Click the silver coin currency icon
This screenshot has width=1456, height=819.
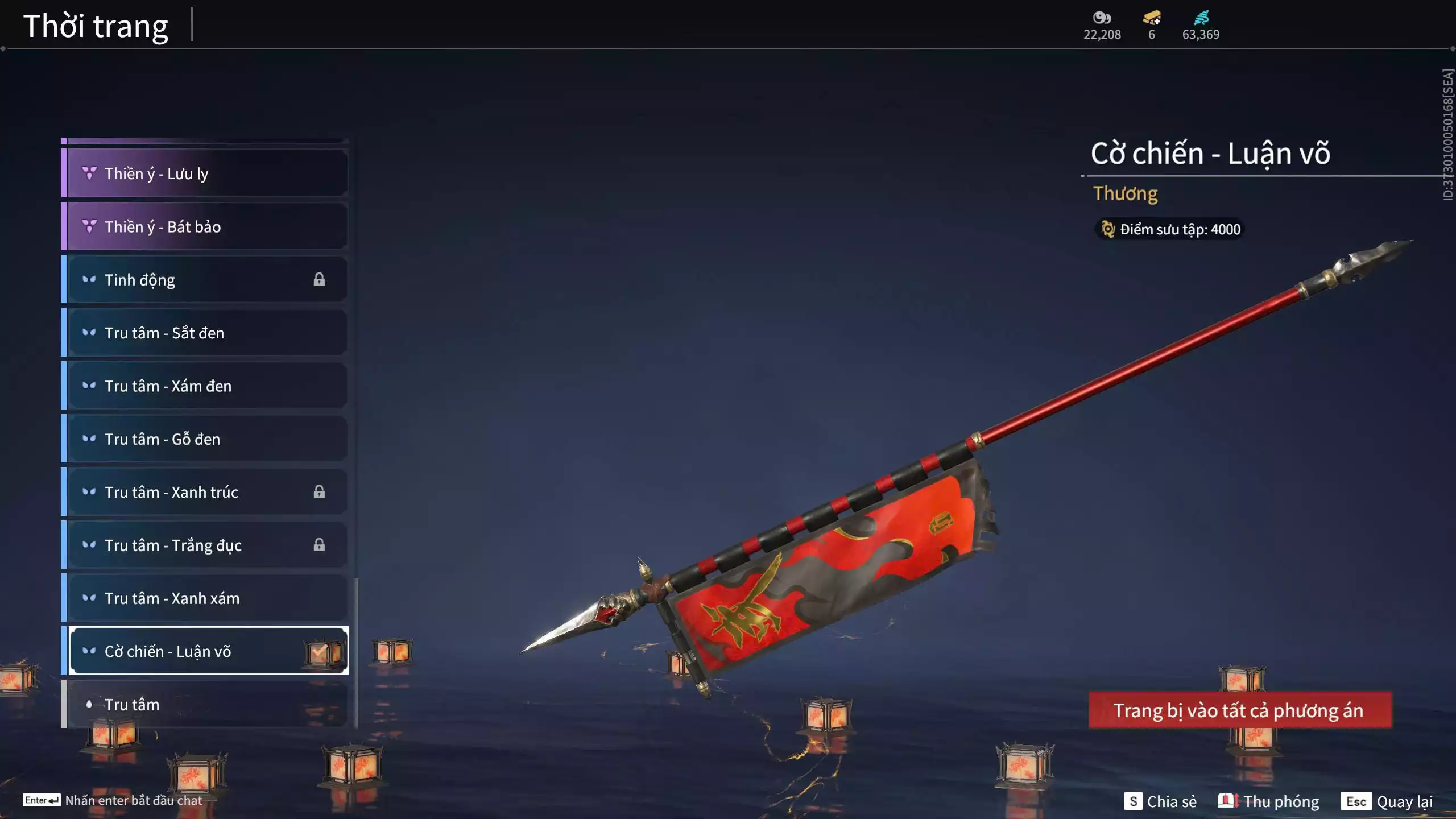pyautogui.click(x=1102, y=18)
